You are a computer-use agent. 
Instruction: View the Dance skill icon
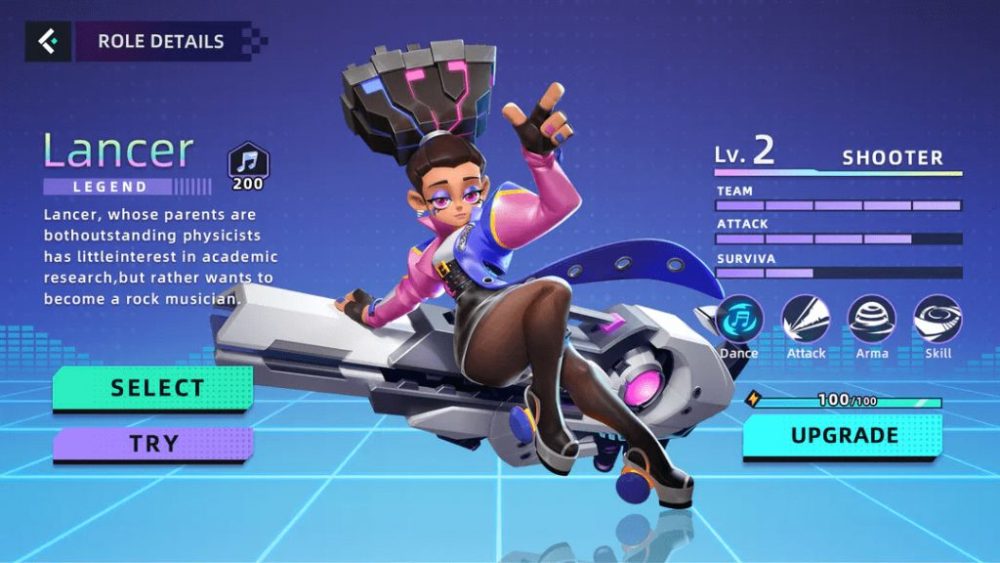(739, 320)
